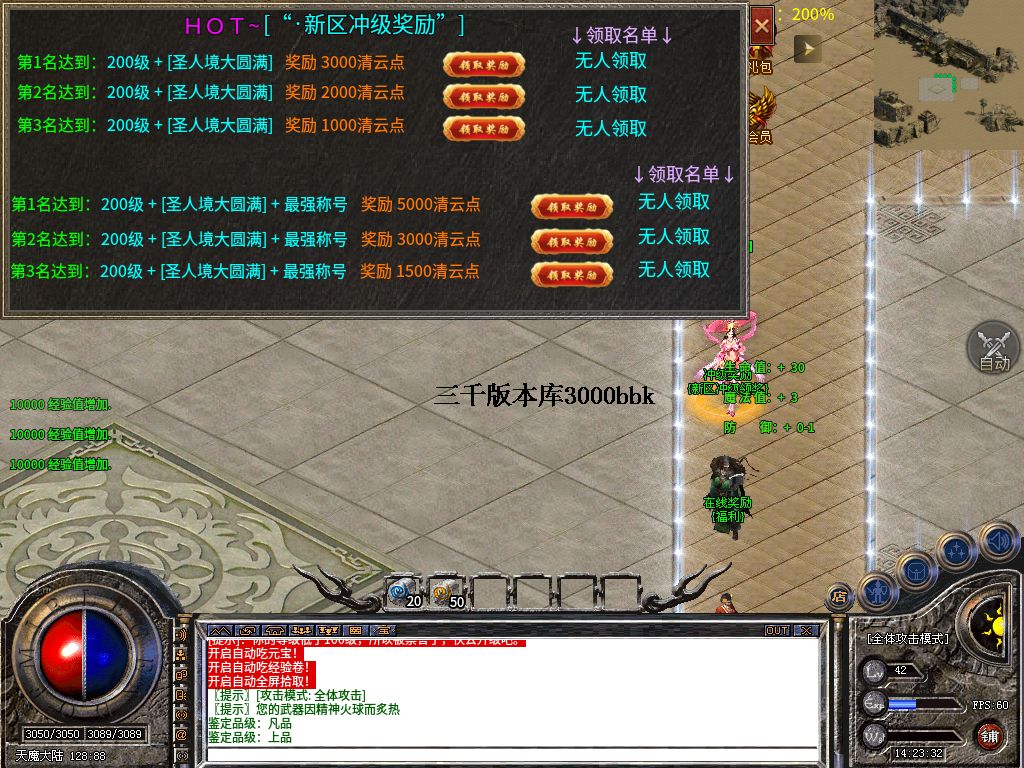Claim the 1500 Qingyun points reward

click(571, 274)
